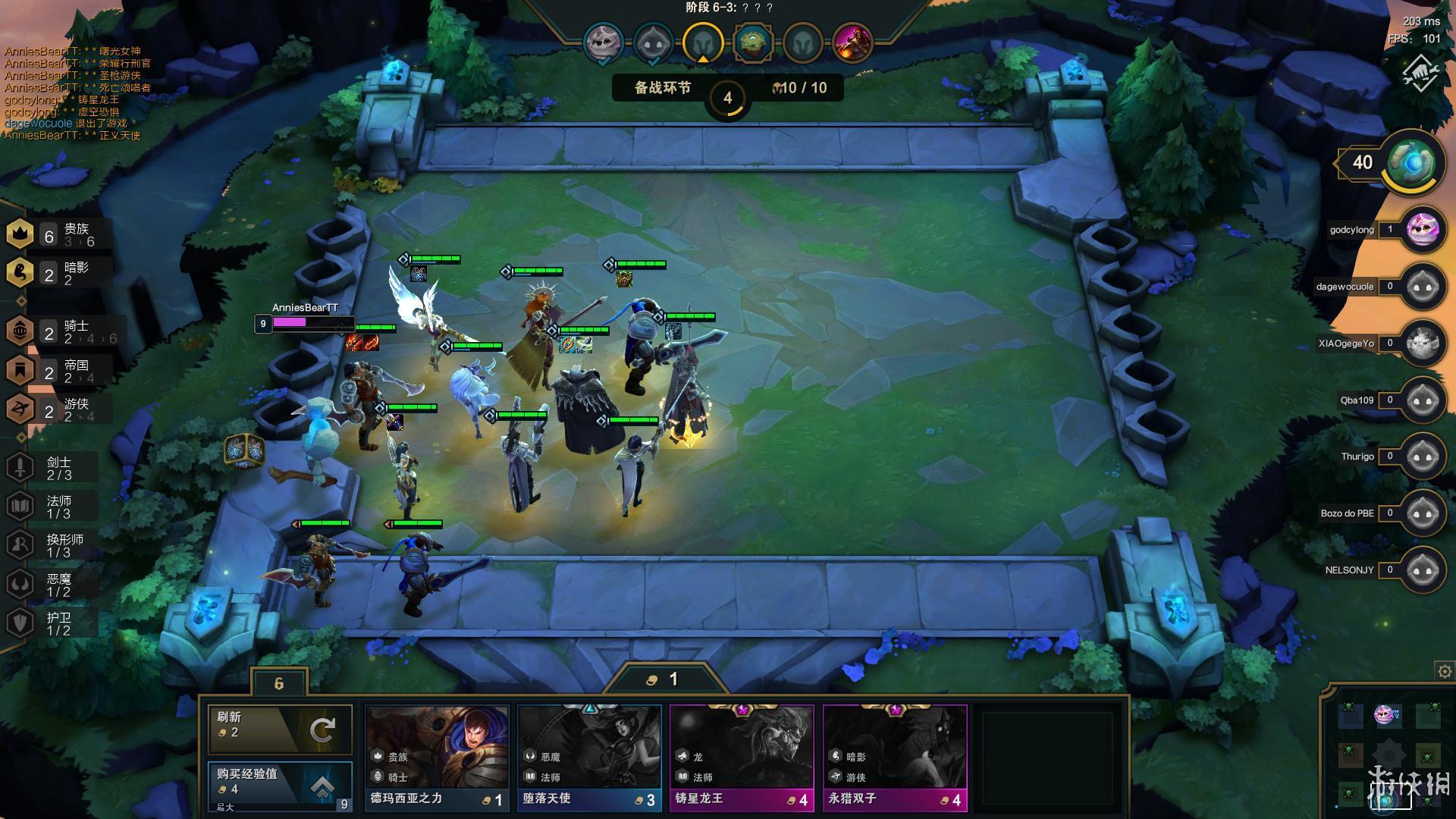Viewport: 1456px width, 819px height.
Task: Buy experience for 4 gold
Action: click(x=280, y=784)
